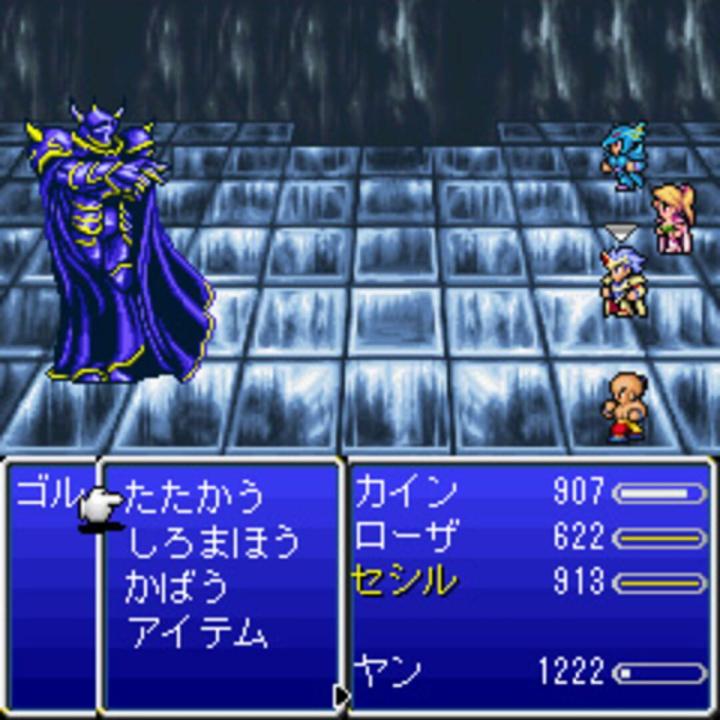The height and width of the screenshot is (720, 720).
Task: Choose しろまほう (White Magic) command
Action: click(x=212, y=541)
